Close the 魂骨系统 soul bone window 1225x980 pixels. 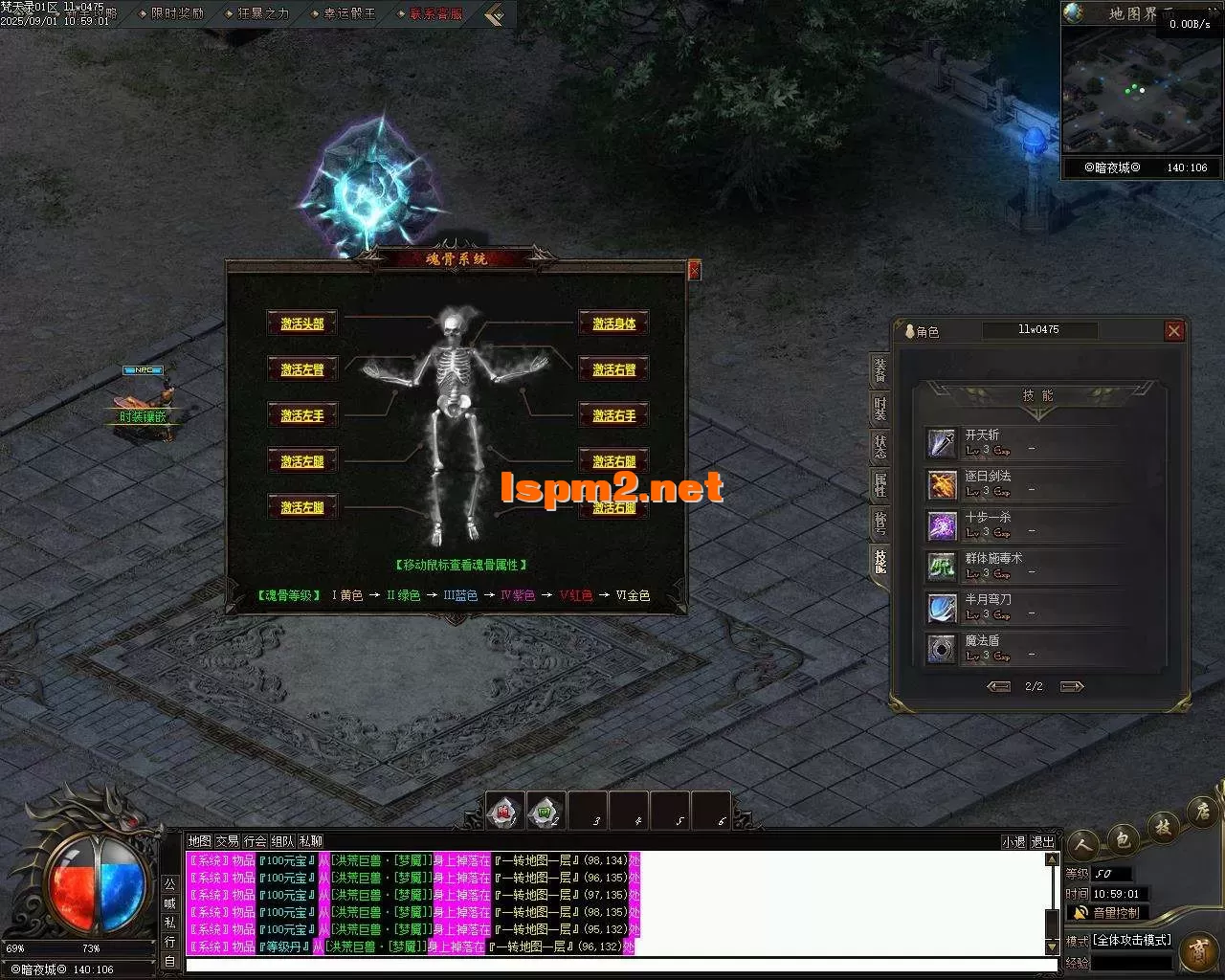(x=694, y=271)
